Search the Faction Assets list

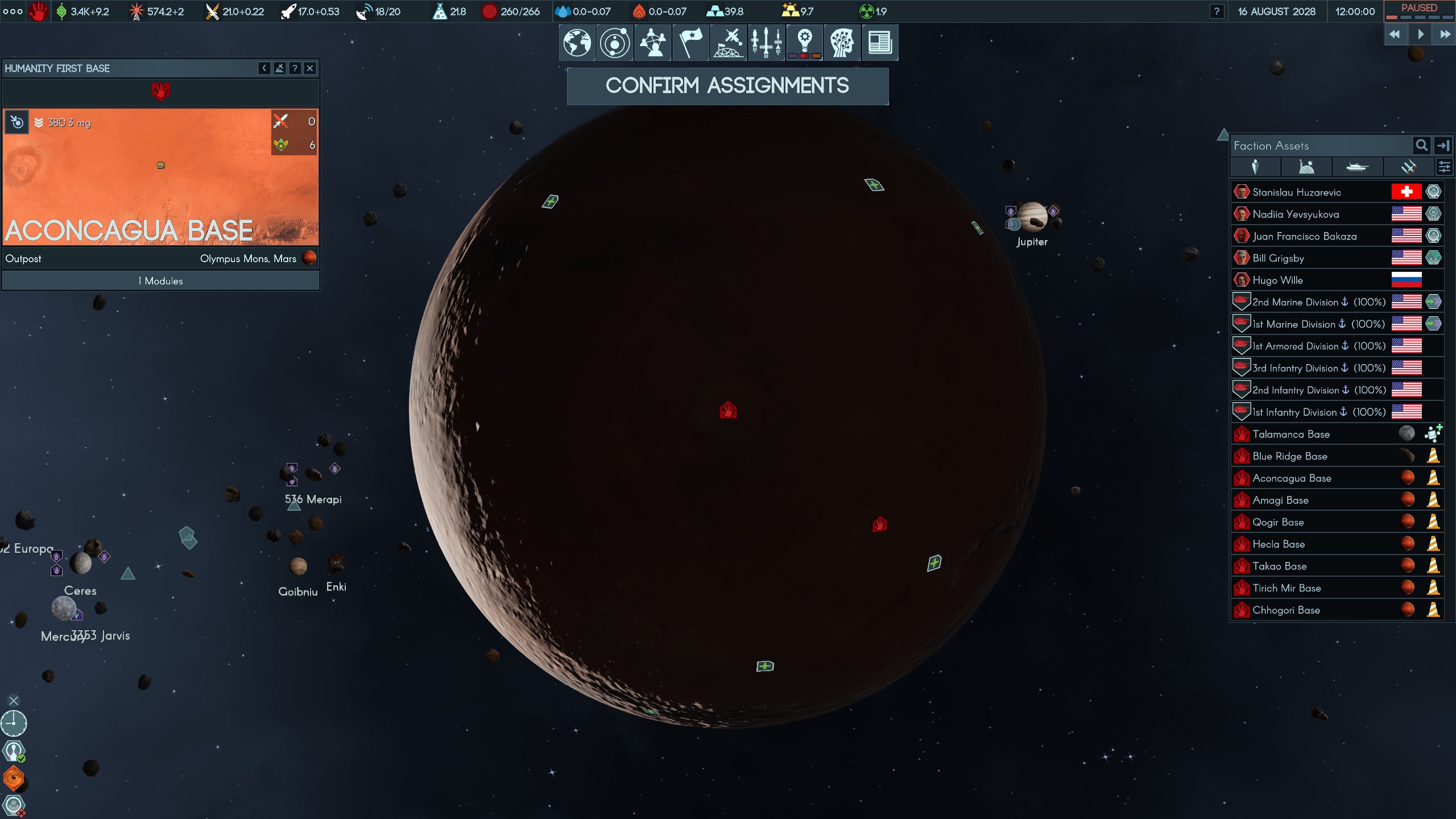tap(1421, 146)
